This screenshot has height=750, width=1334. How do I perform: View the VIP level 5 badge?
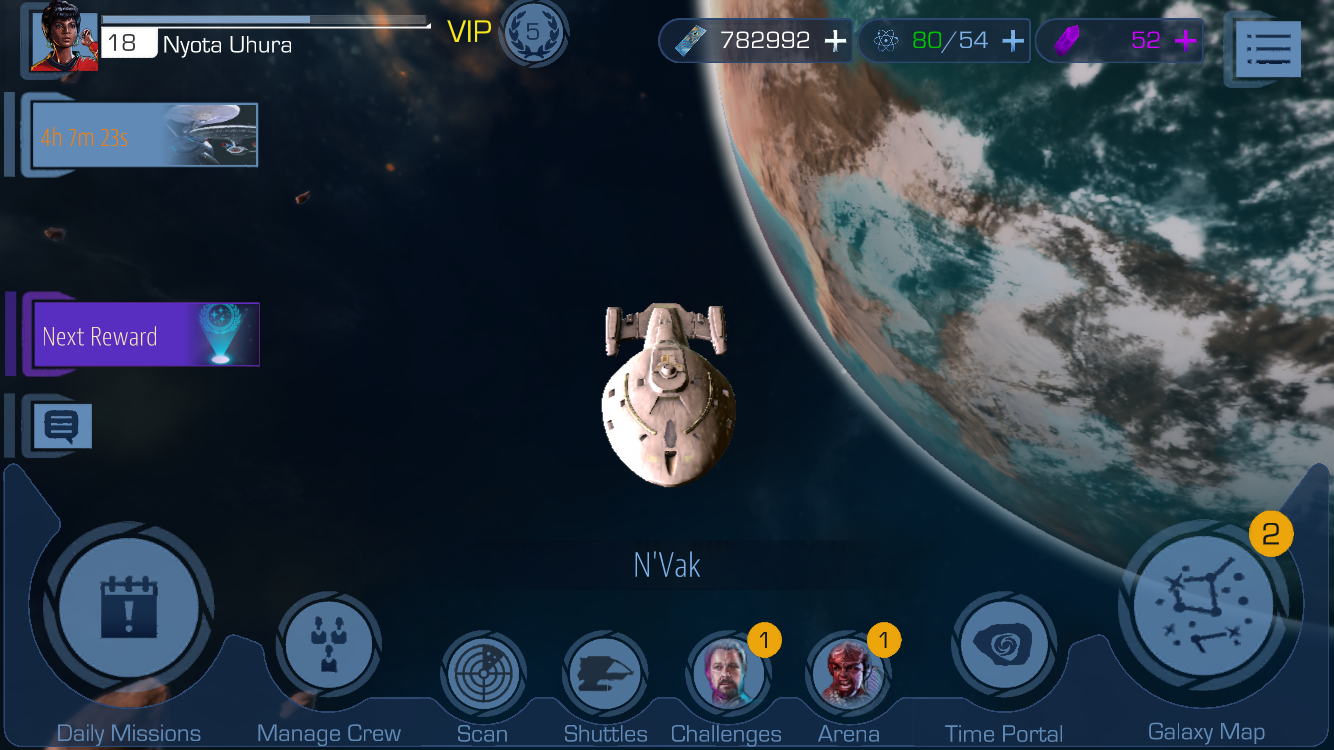(533, 33)
